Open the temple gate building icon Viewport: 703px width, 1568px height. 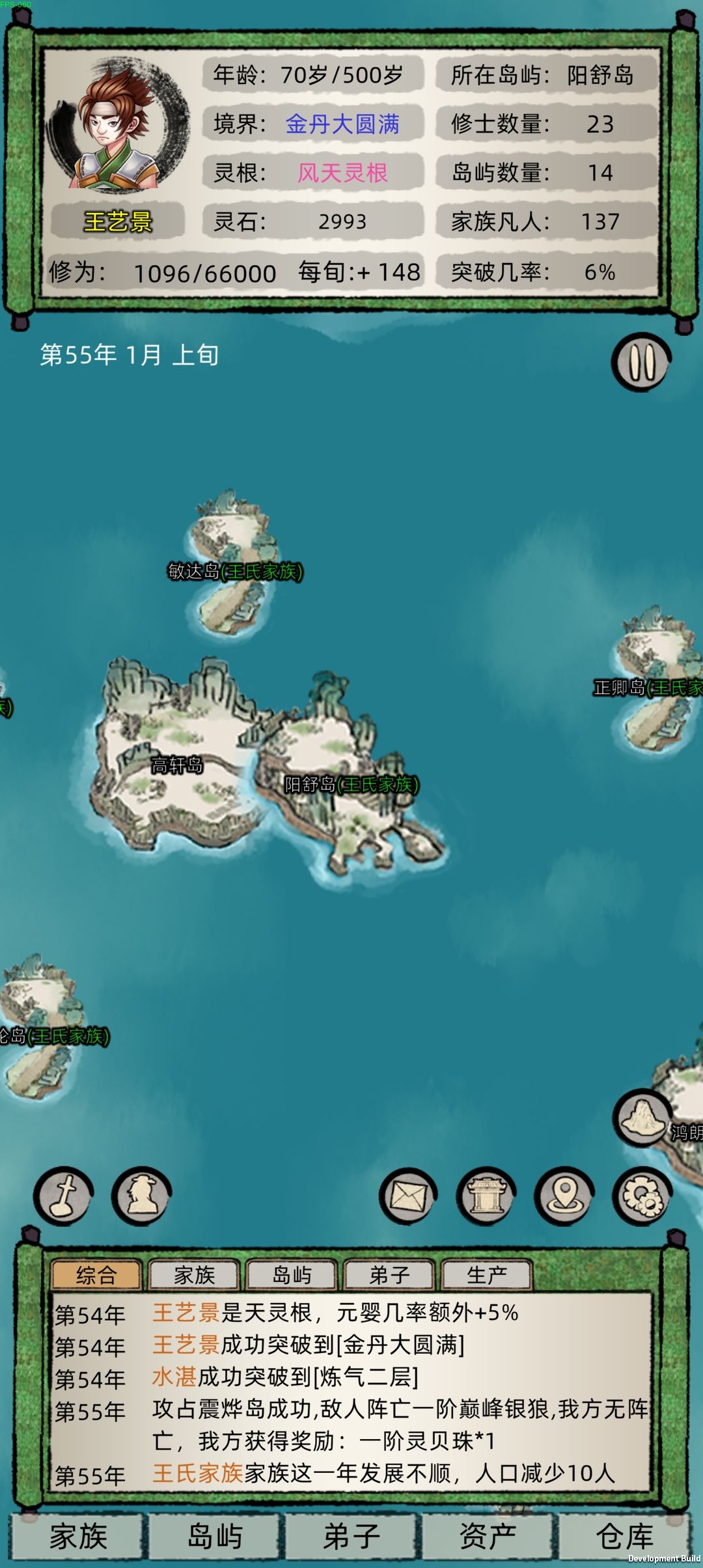[486, 1196]
